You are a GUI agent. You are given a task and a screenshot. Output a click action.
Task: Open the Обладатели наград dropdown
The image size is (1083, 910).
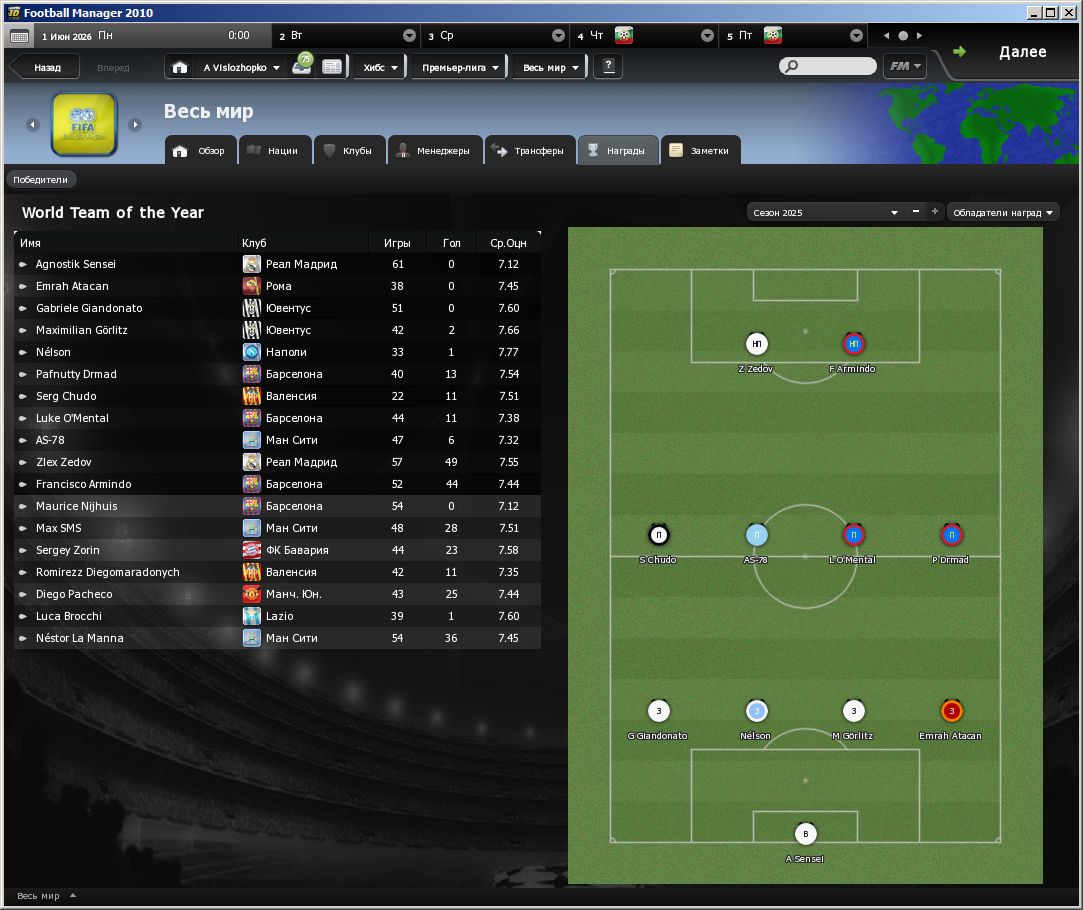click(x=1003, y=212)
